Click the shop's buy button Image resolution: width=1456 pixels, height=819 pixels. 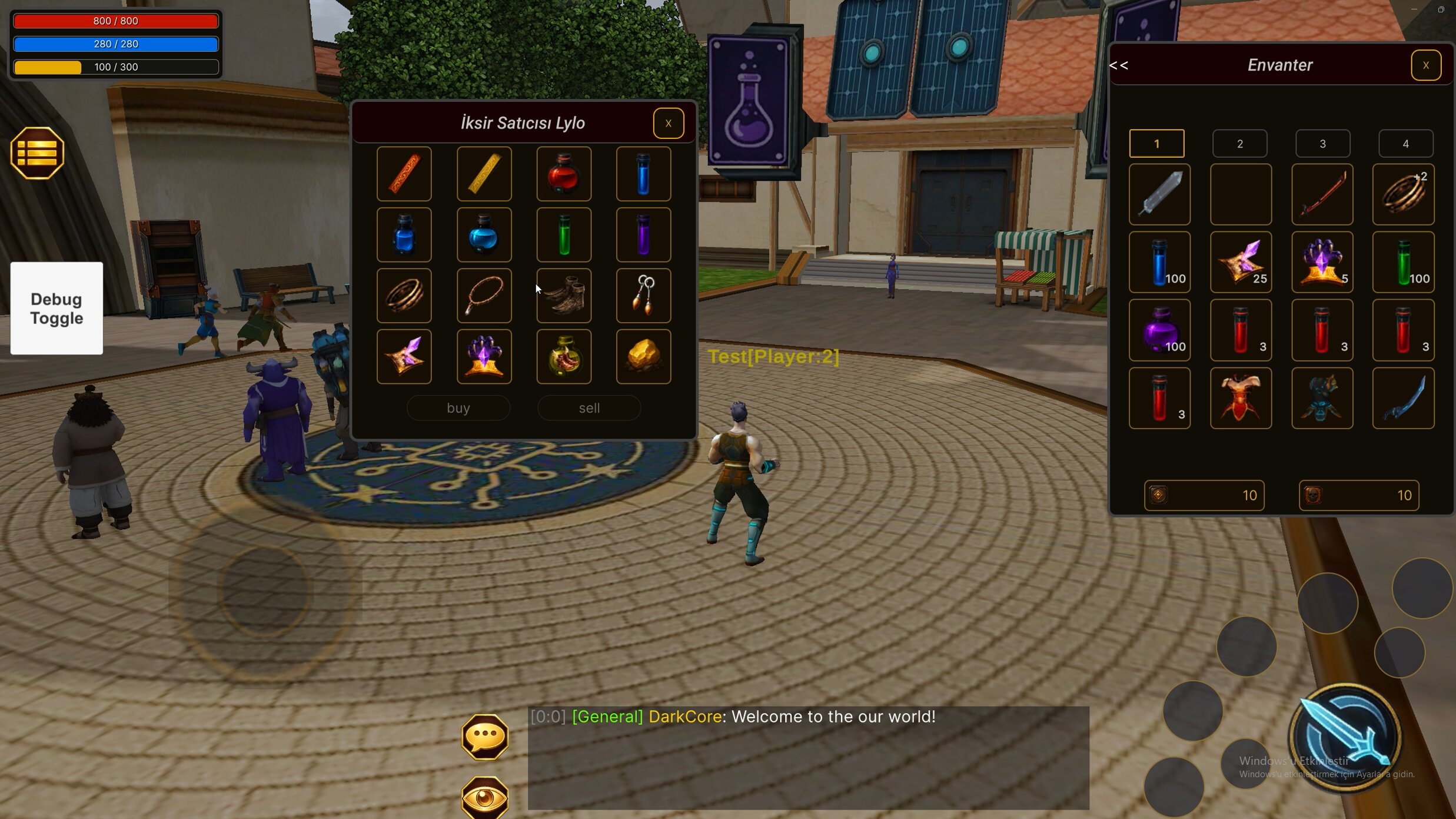[x=458, y=408]
